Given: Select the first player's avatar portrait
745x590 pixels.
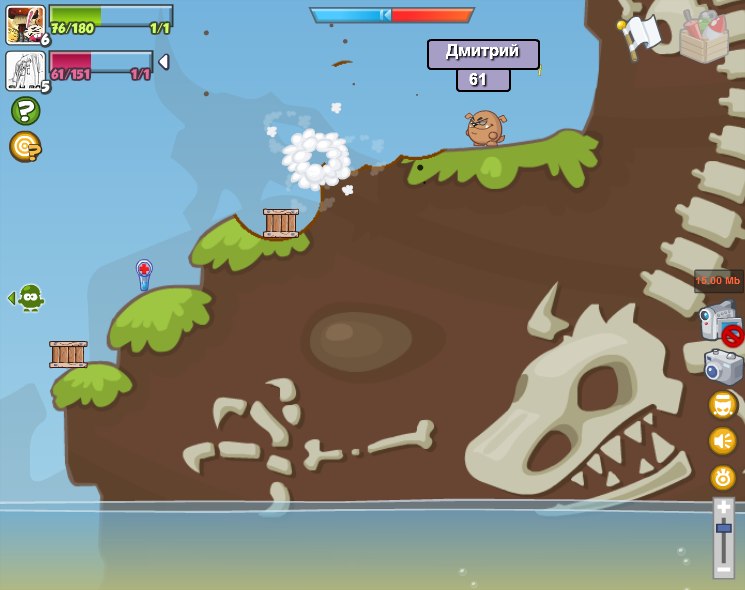Looking at the screenshot, I should point(25,24).
